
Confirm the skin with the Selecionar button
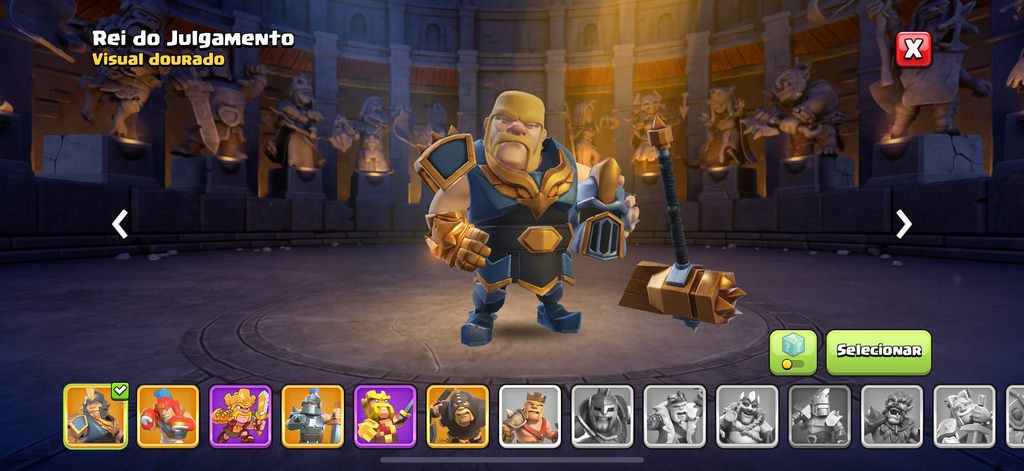[878, 351]
